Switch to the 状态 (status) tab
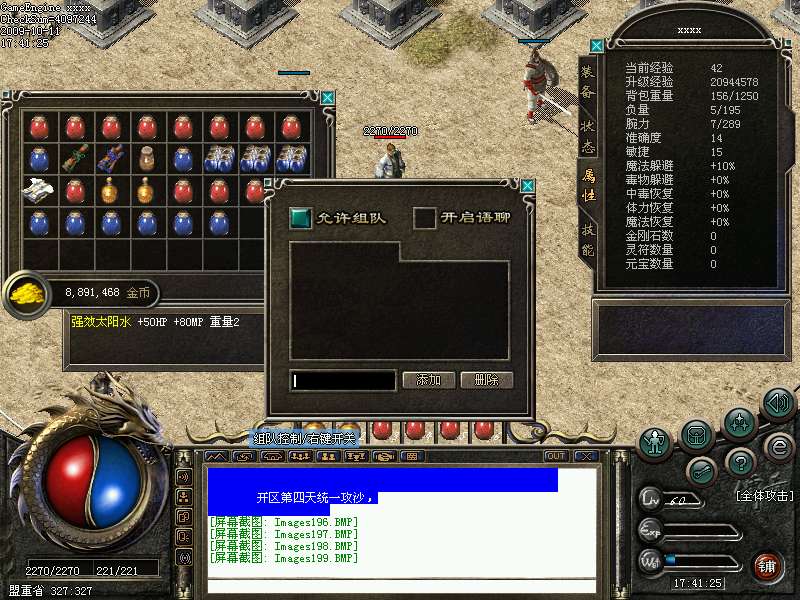Screen dimensions: 800x600 point(588,137)
